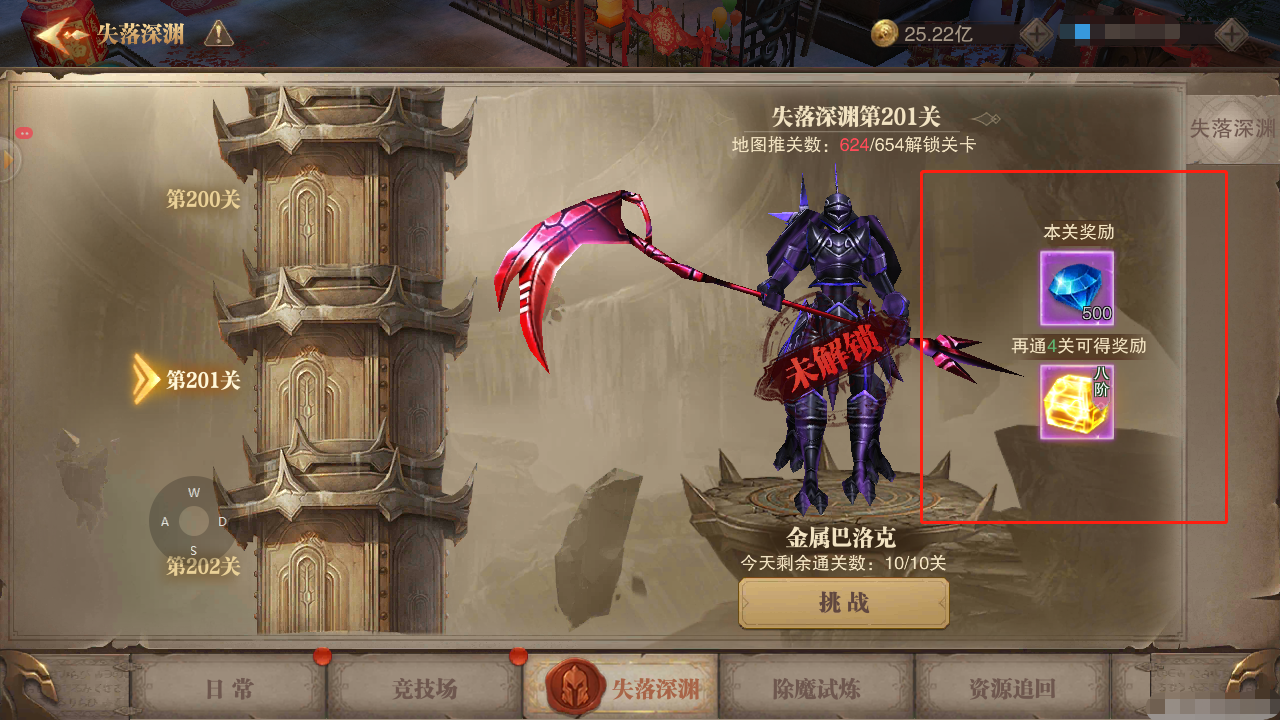
Task: Click the WASD movement joystick control
Action: click(x=193, y=520)
